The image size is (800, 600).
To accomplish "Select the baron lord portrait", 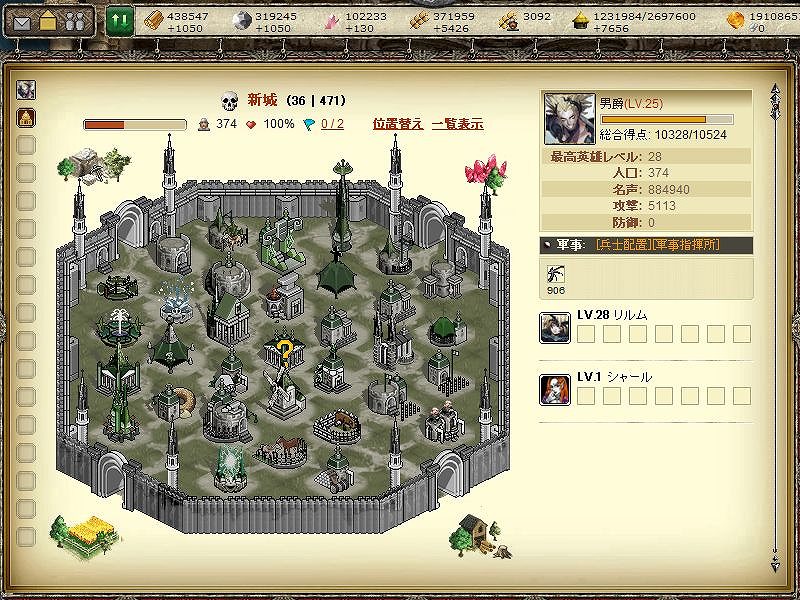I will tap(570, 119).
